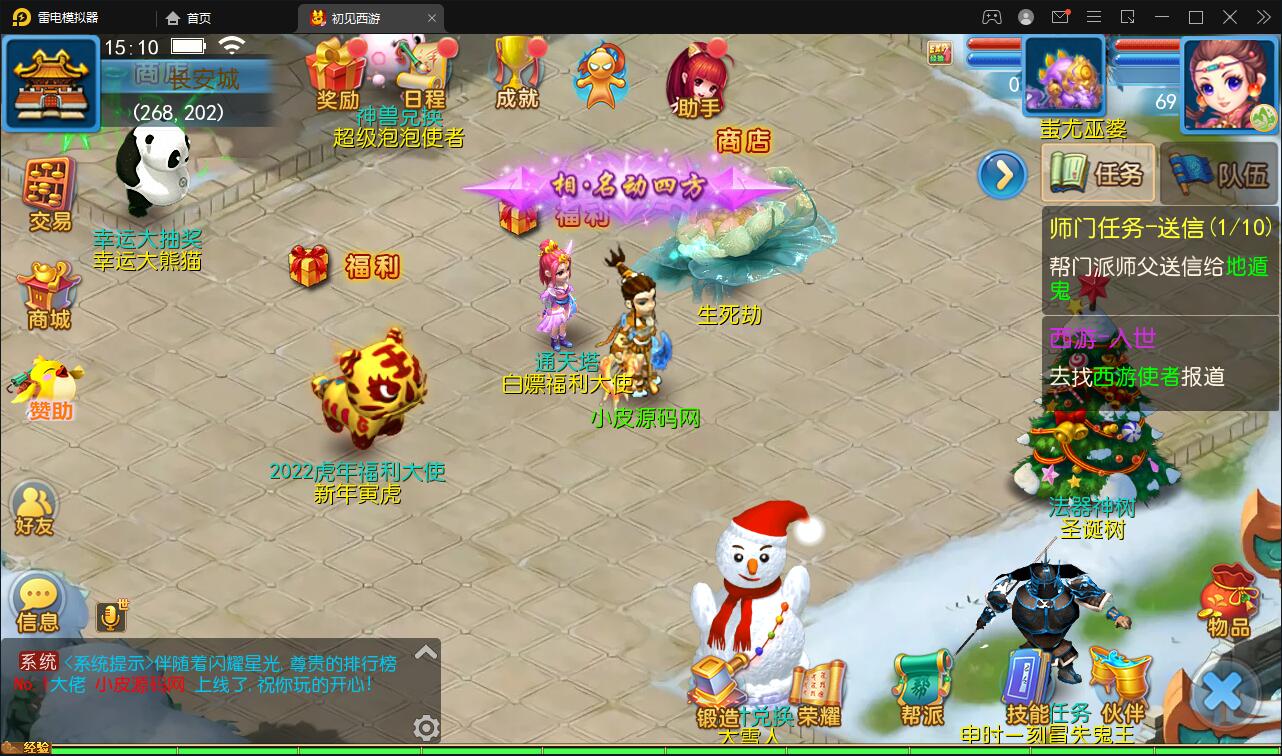Open the 物品 inventory bag
Image resolution: width=1282 pixels, height=756 pixels.
point(1229,600)
